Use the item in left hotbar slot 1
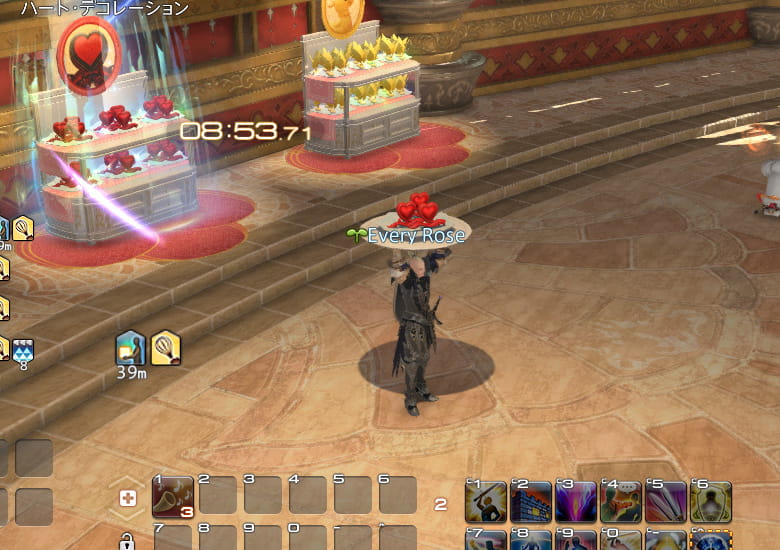 tap(173, 495)
